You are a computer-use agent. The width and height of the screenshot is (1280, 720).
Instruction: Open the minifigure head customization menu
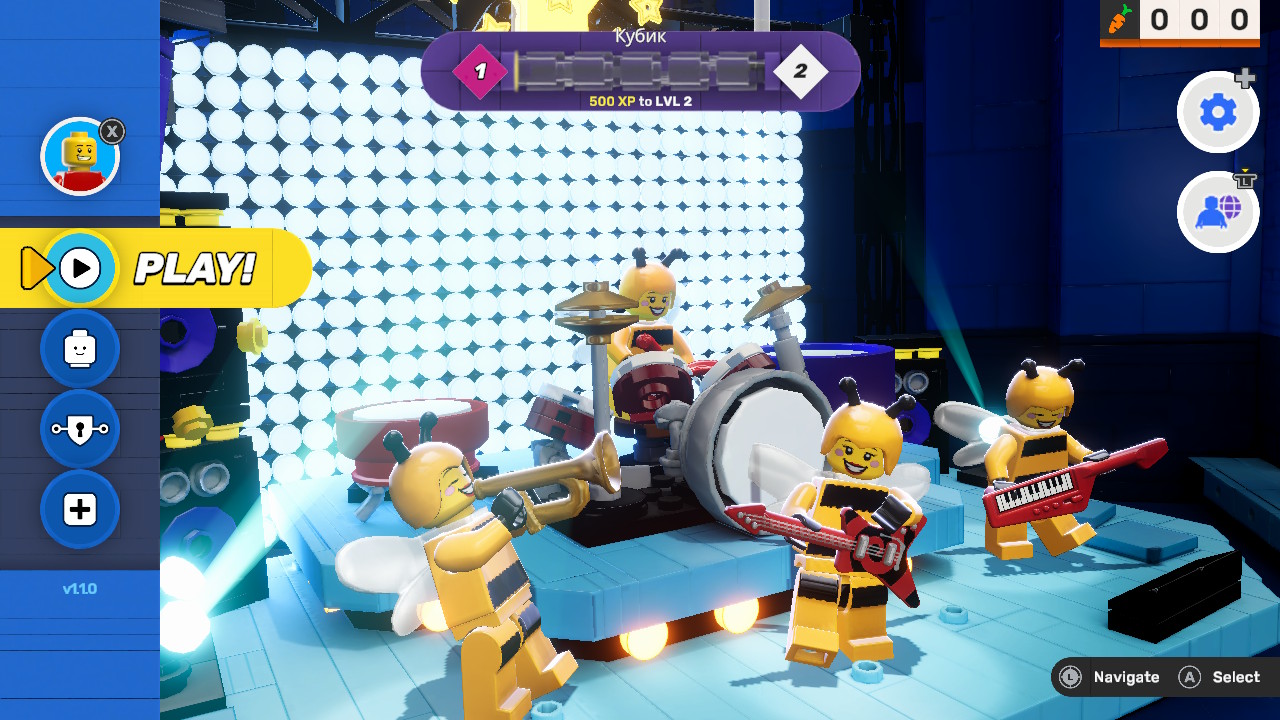coord(80,349)
